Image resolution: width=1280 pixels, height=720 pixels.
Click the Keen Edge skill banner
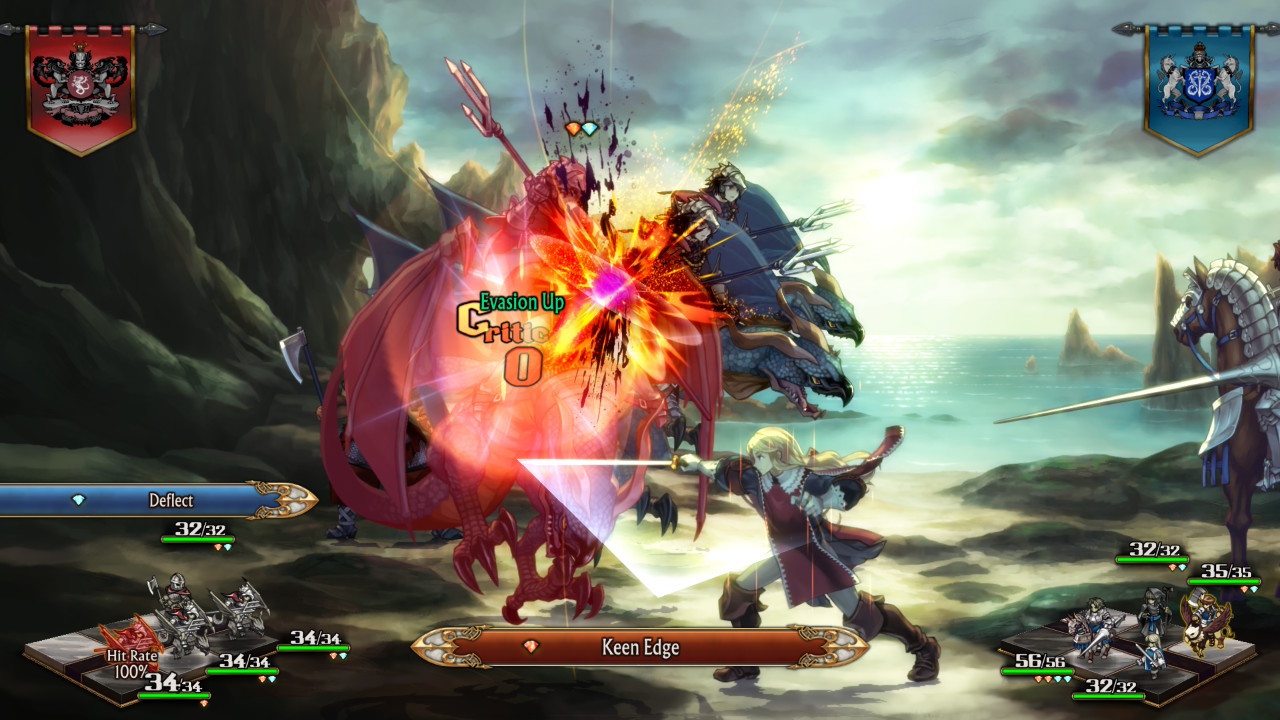click(x=640, y=647)
